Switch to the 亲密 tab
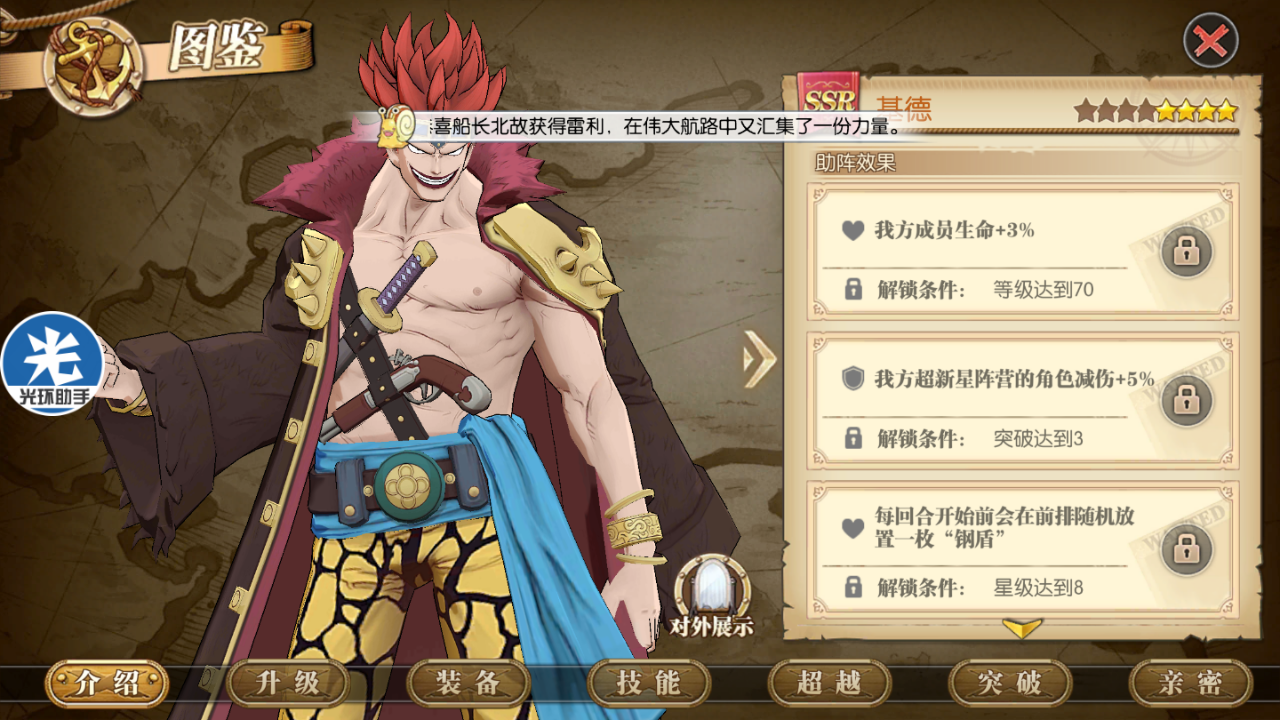 pyautogui.click(x=1190, y=684)
